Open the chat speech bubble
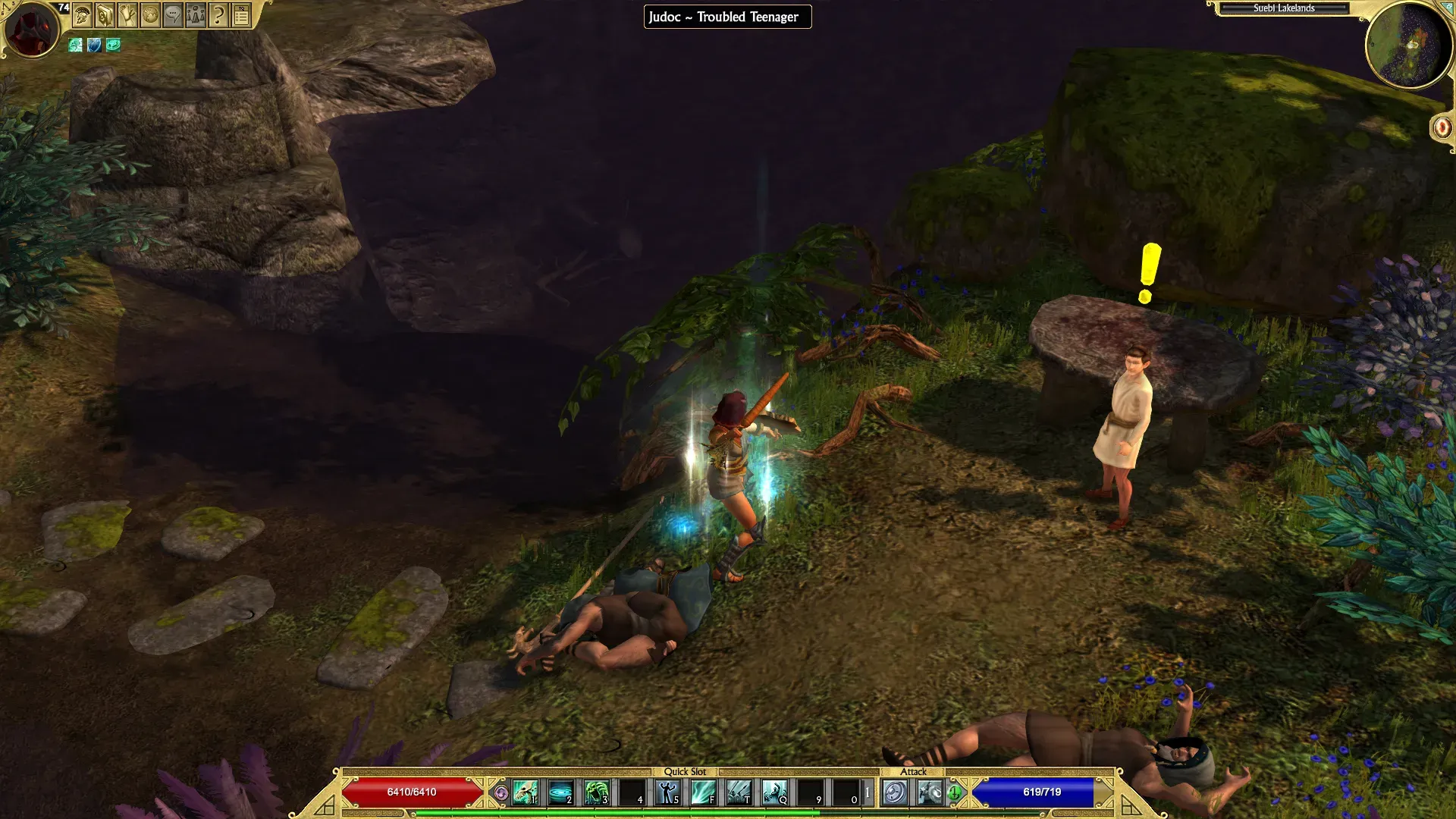 pyautogui.click(x=173, y=14)
